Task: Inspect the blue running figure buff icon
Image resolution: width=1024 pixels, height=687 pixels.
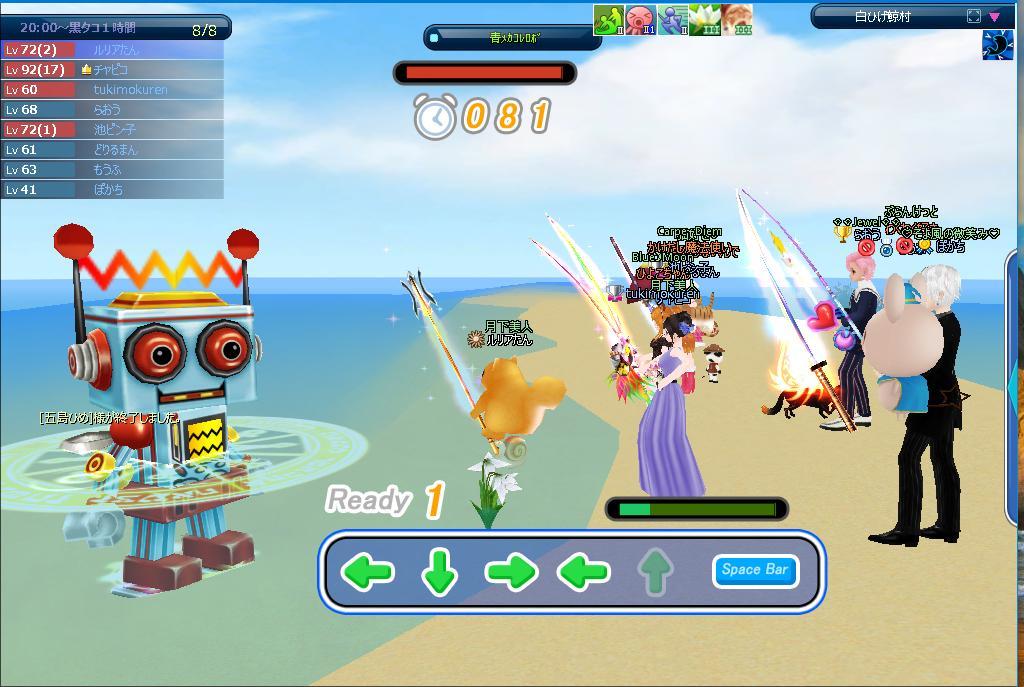Action: coord(673,20)
